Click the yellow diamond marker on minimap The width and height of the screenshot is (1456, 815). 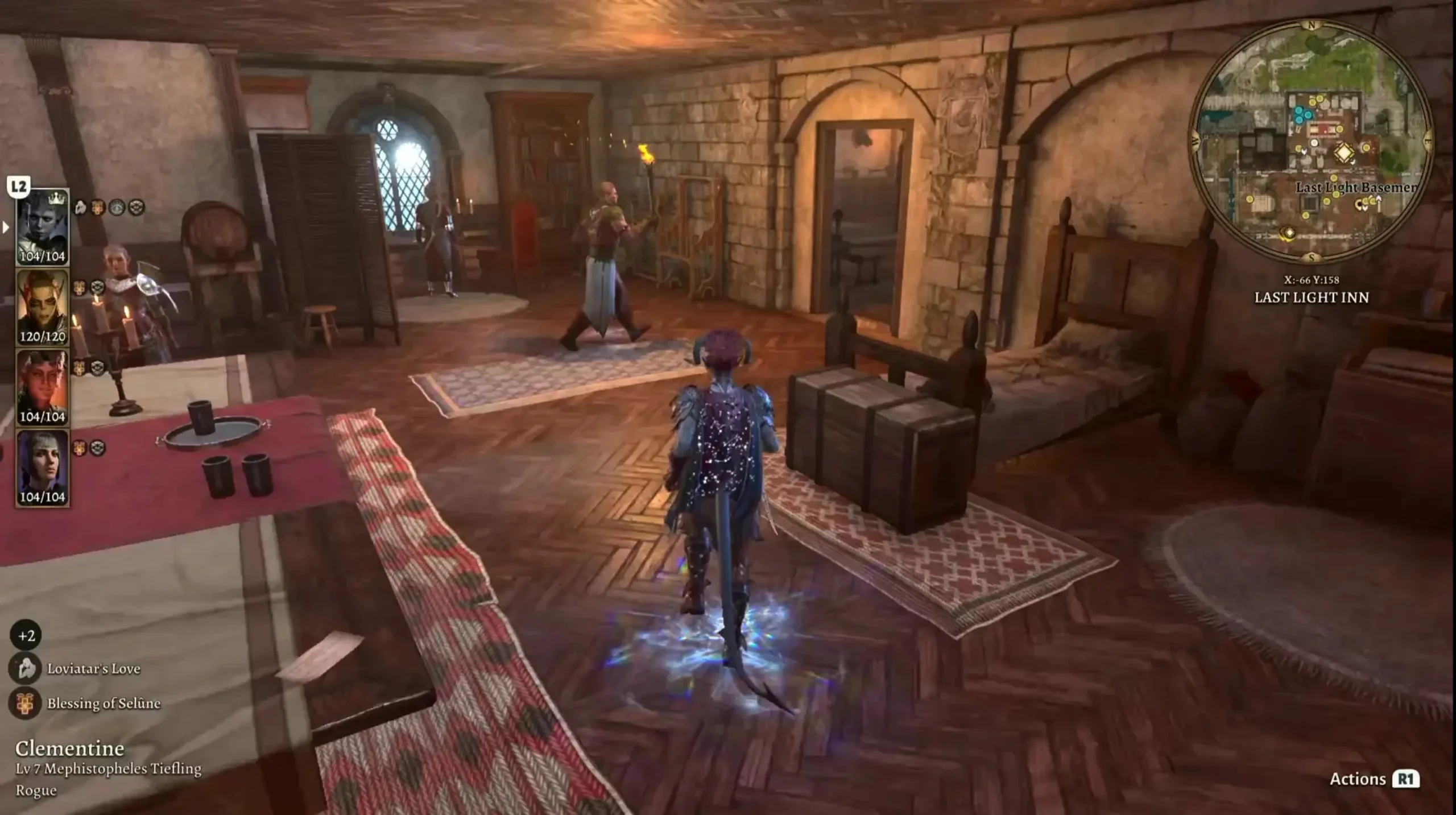coord(1344,153)
